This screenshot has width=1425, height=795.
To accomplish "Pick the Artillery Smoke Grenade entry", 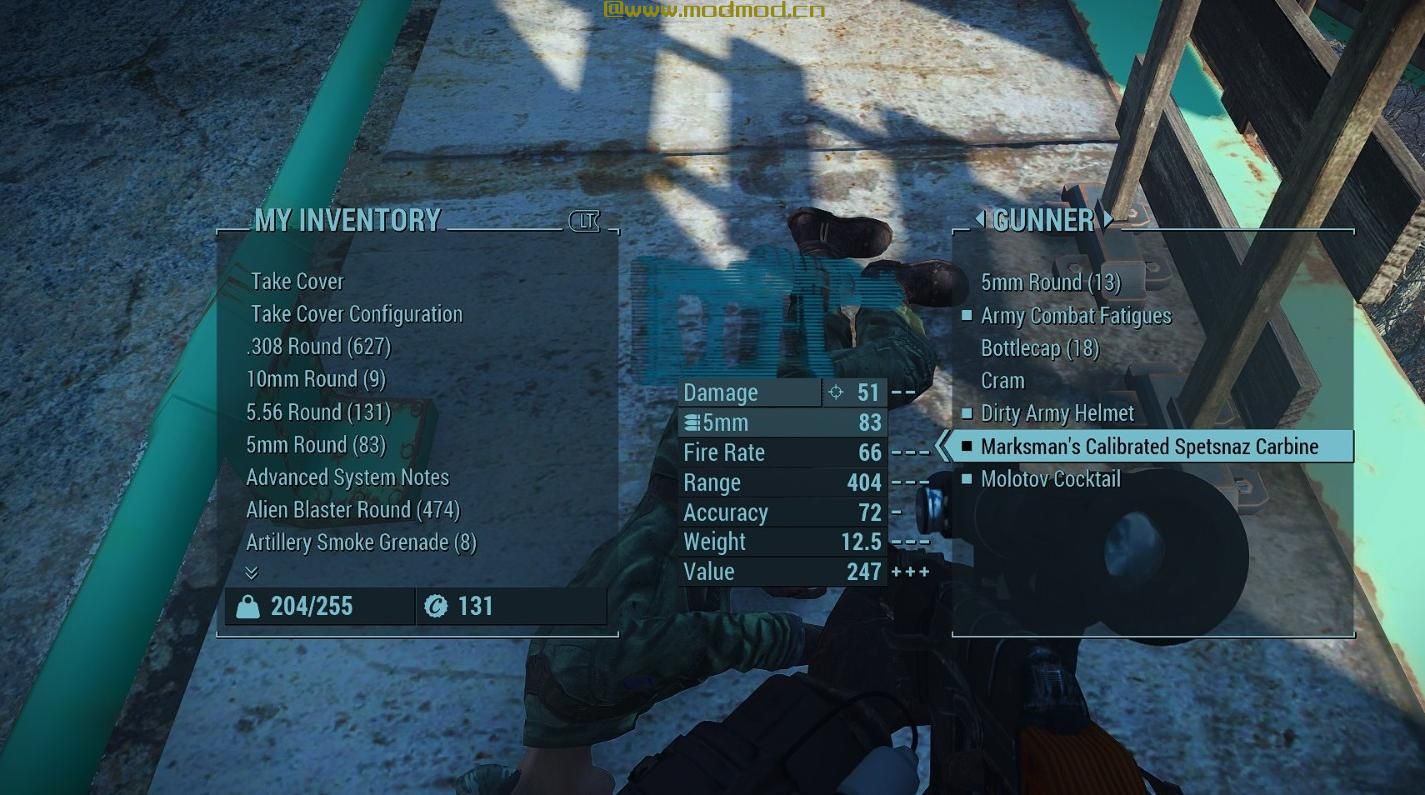I will tap(361, 542).
